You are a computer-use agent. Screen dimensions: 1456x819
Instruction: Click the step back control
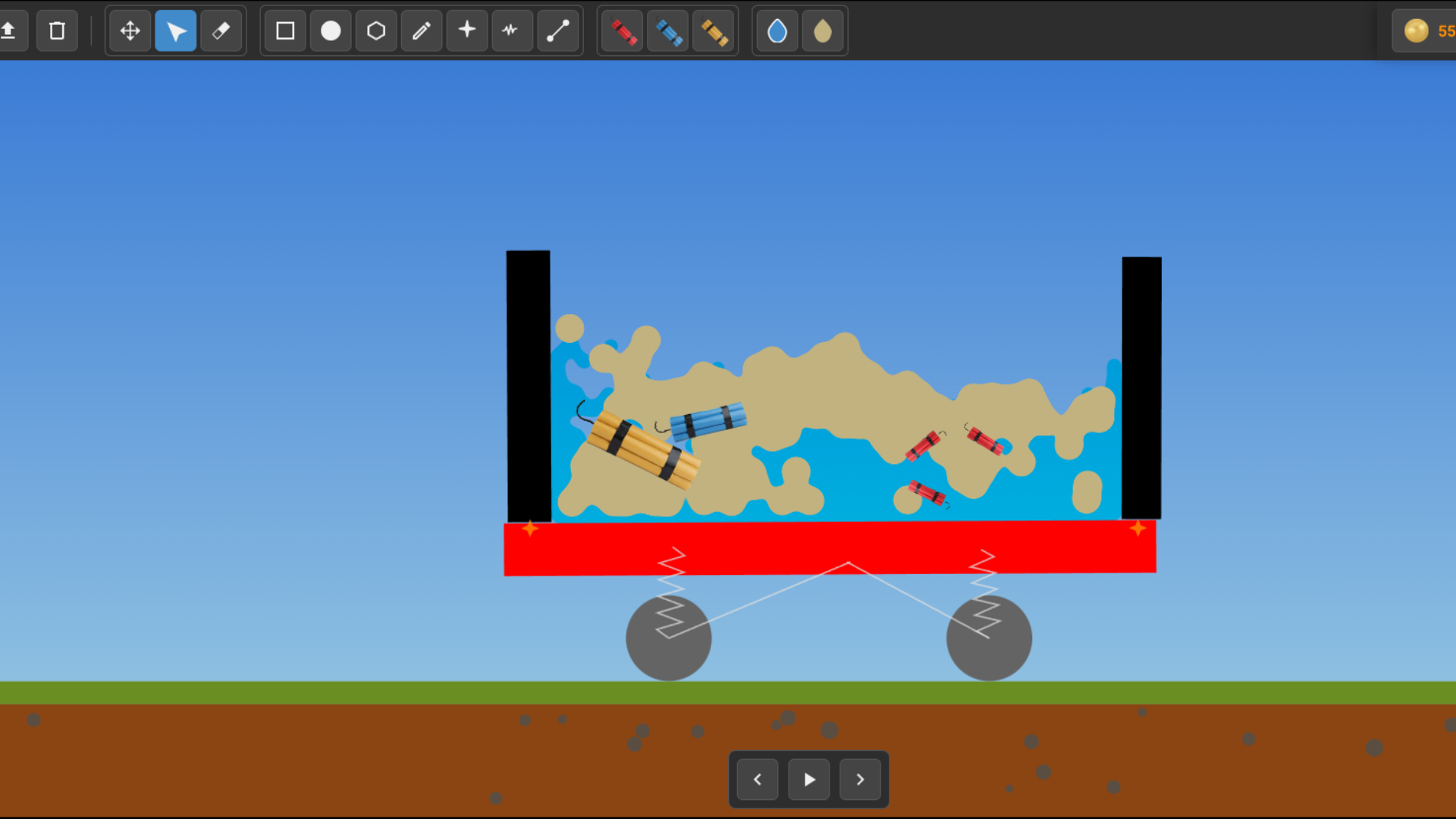pos(756,779)
